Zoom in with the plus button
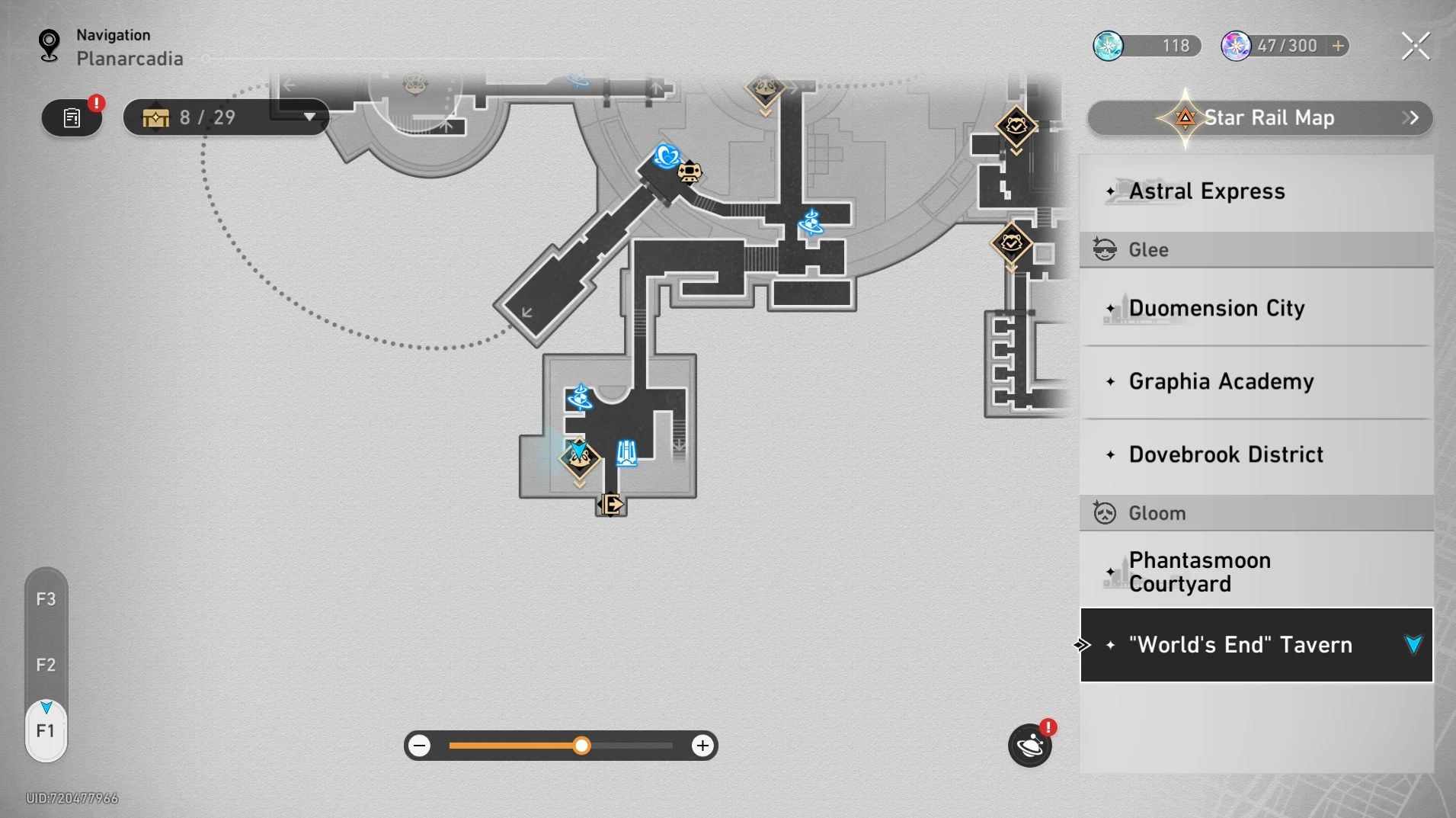Viewport: 1456px width, 818px height. click(702, 746)
